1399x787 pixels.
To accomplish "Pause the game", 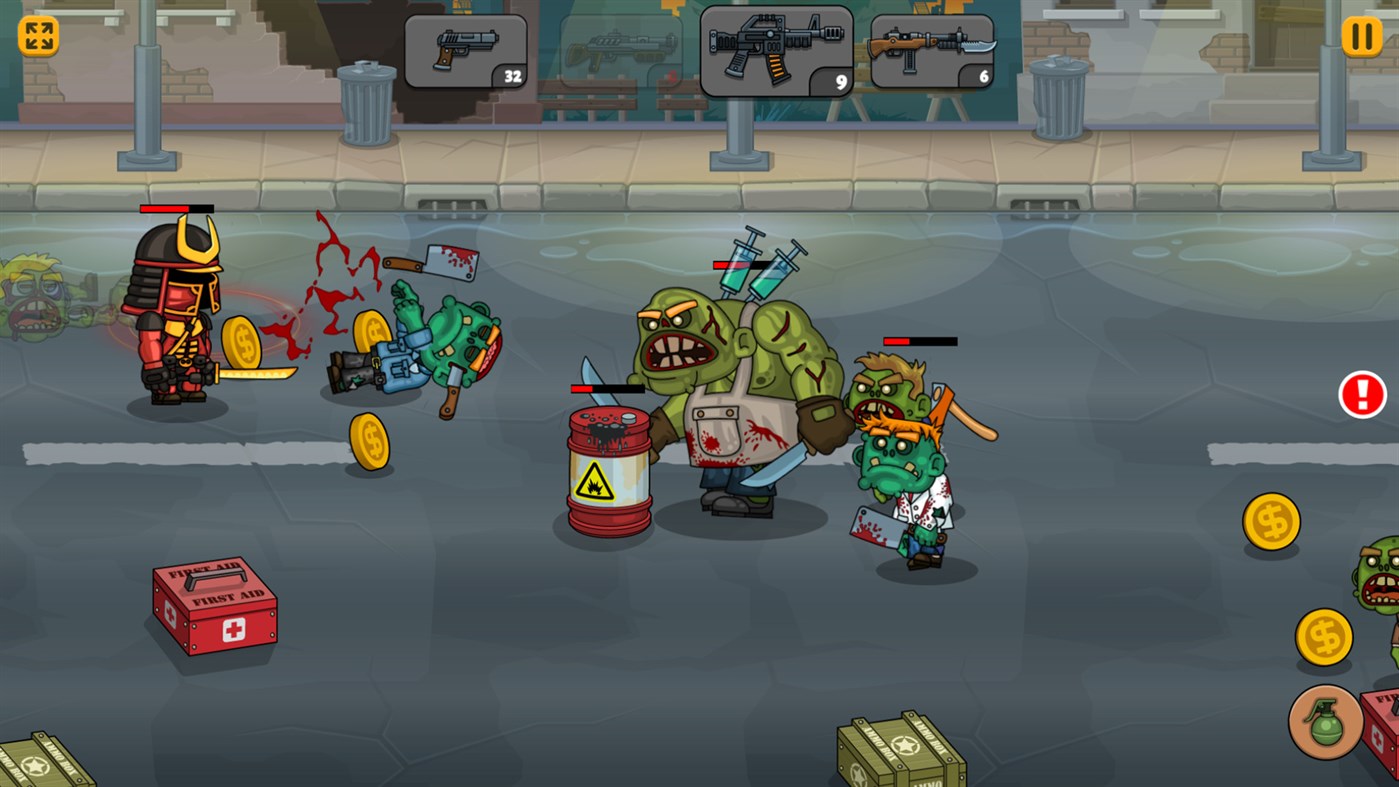I will (x=1361, y=37).
